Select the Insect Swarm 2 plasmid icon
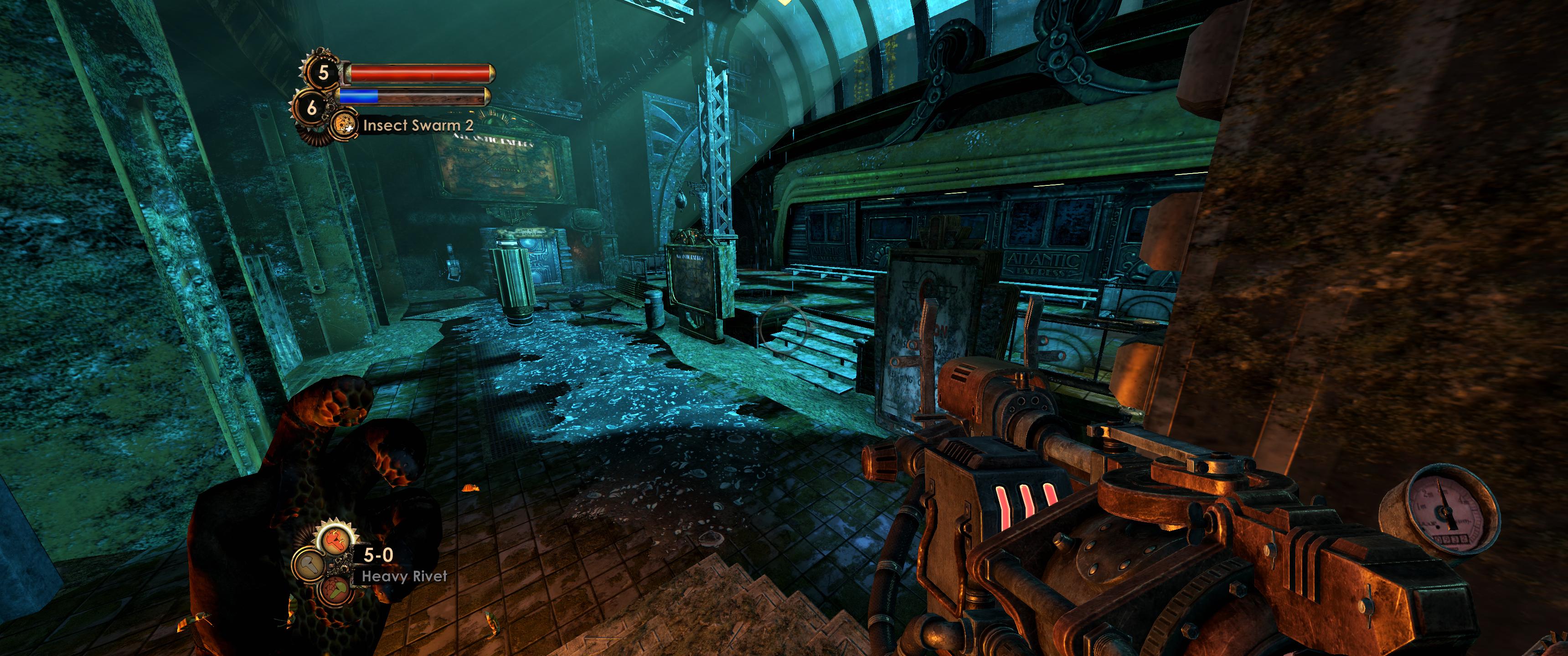Viewport: 1568px width, 656px height. coord(342,125)
